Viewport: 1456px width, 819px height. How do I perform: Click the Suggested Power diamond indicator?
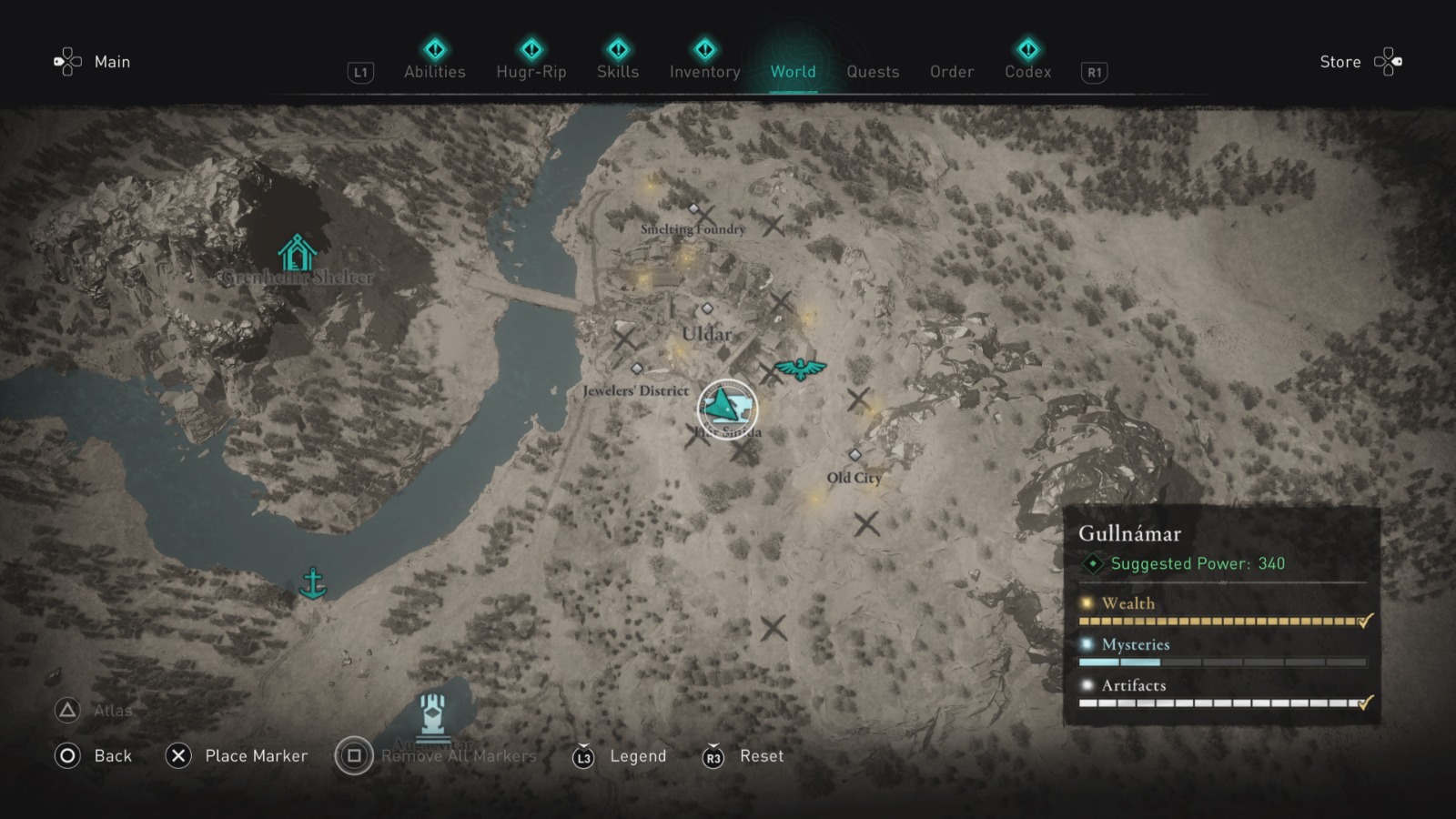pyautogui.click(x=1093, y=564)
